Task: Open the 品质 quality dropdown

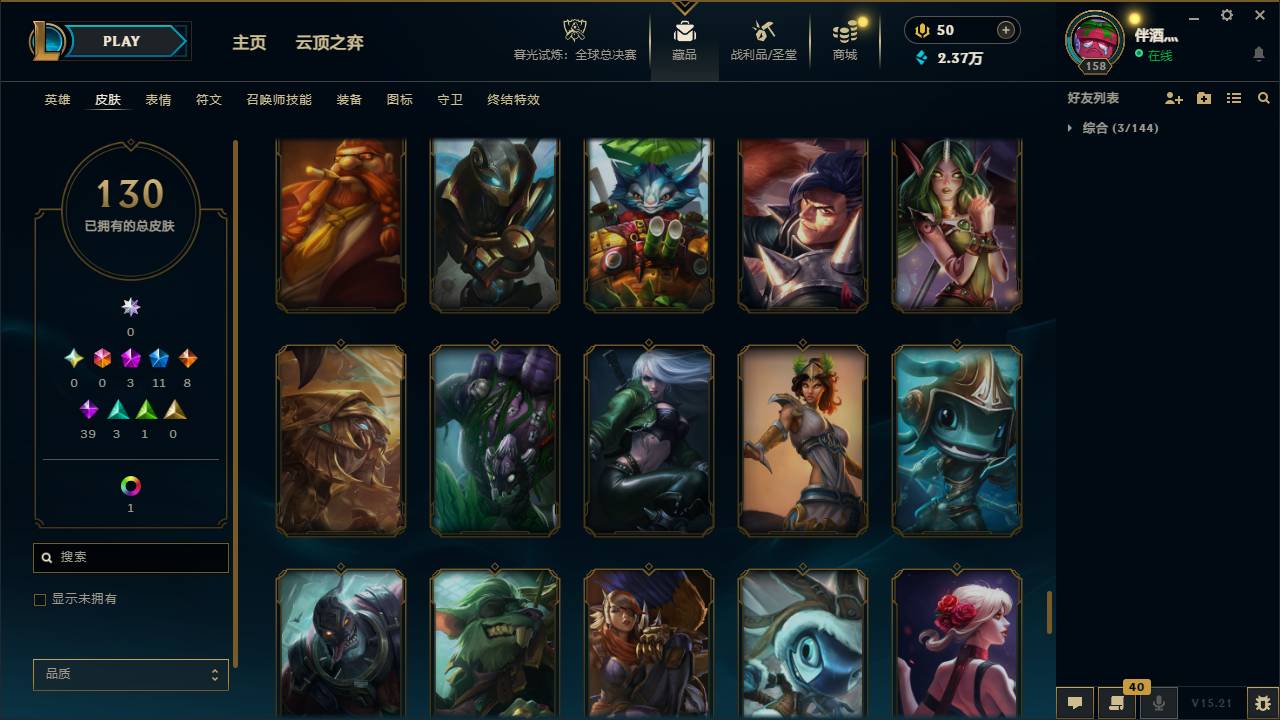Action: (130, 674)
